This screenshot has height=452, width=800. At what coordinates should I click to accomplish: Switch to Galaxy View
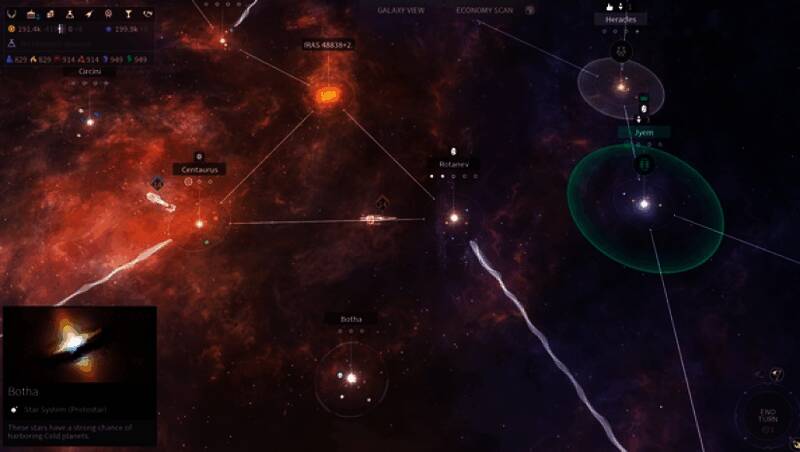click(x=400, y=10)
